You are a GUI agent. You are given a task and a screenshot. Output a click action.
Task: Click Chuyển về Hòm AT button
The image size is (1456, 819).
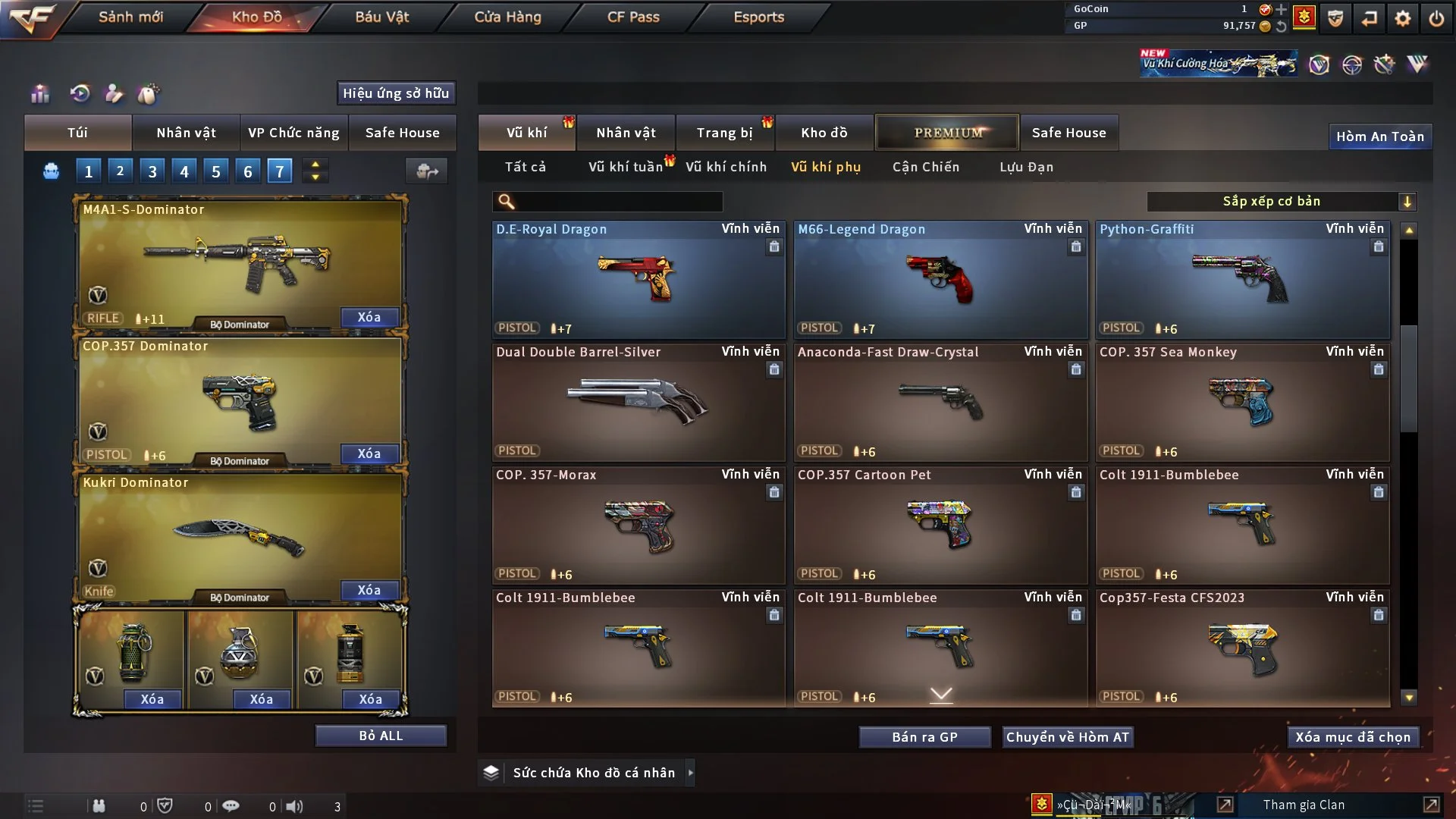[1068, 737]
